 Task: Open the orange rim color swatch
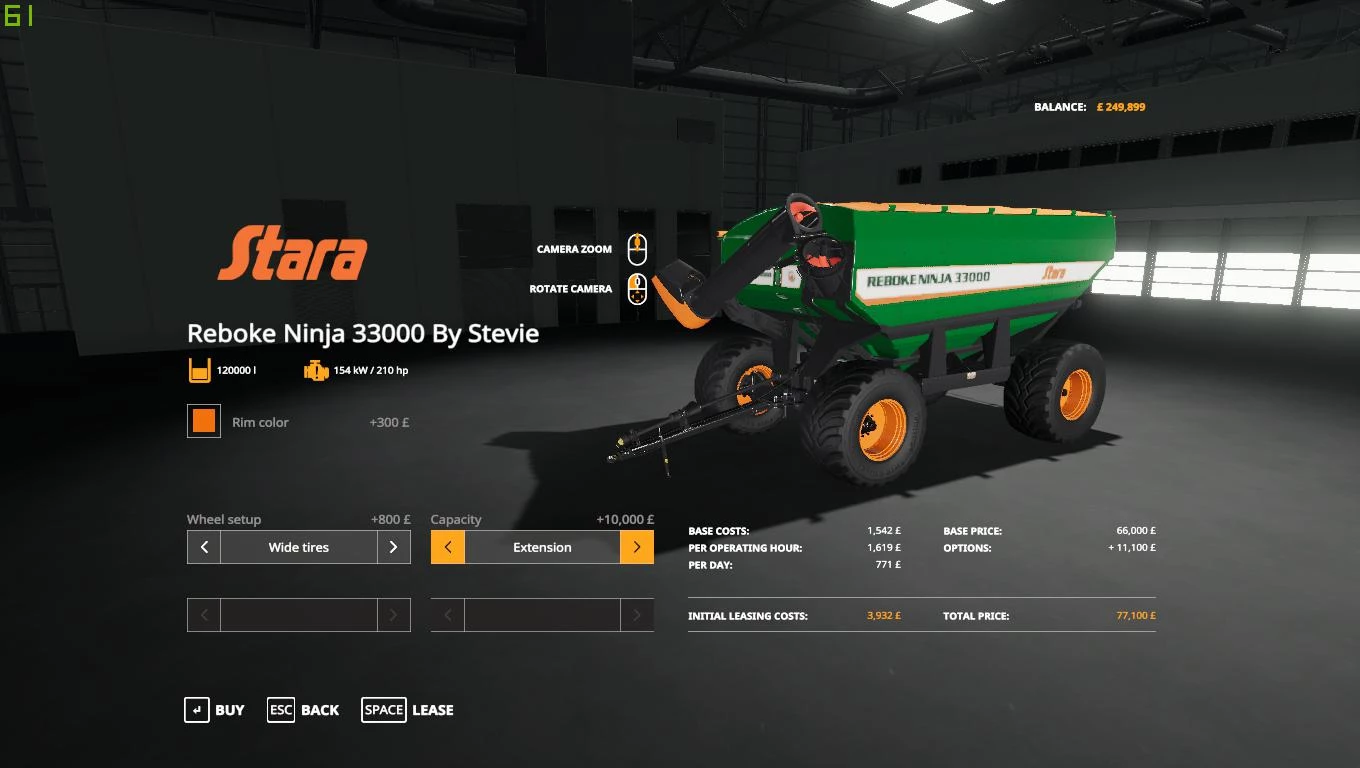tap(203, 421)
